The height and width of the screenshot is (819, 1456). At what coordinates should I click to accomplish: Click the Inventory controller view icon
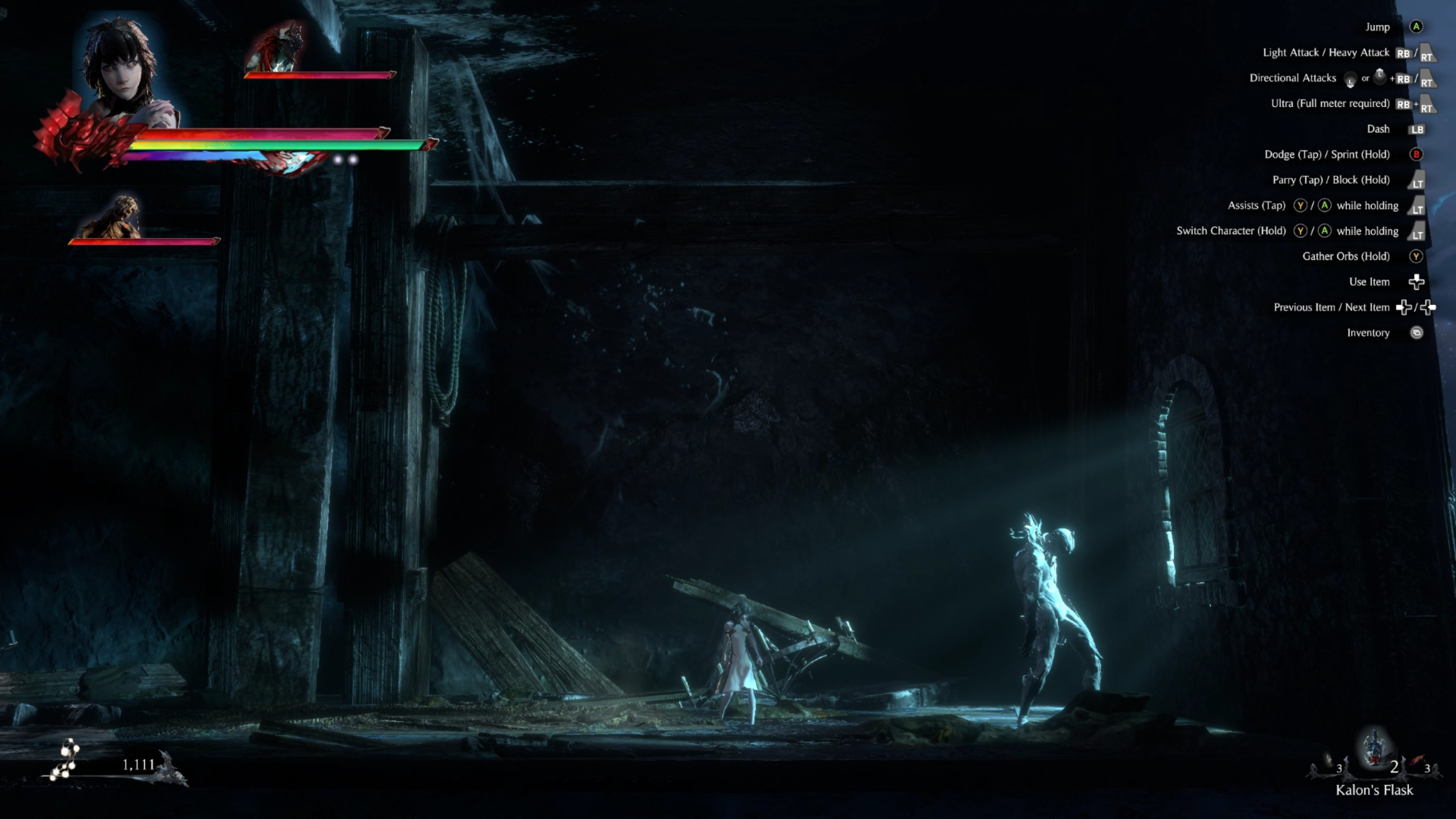[x=1418, y=333]
